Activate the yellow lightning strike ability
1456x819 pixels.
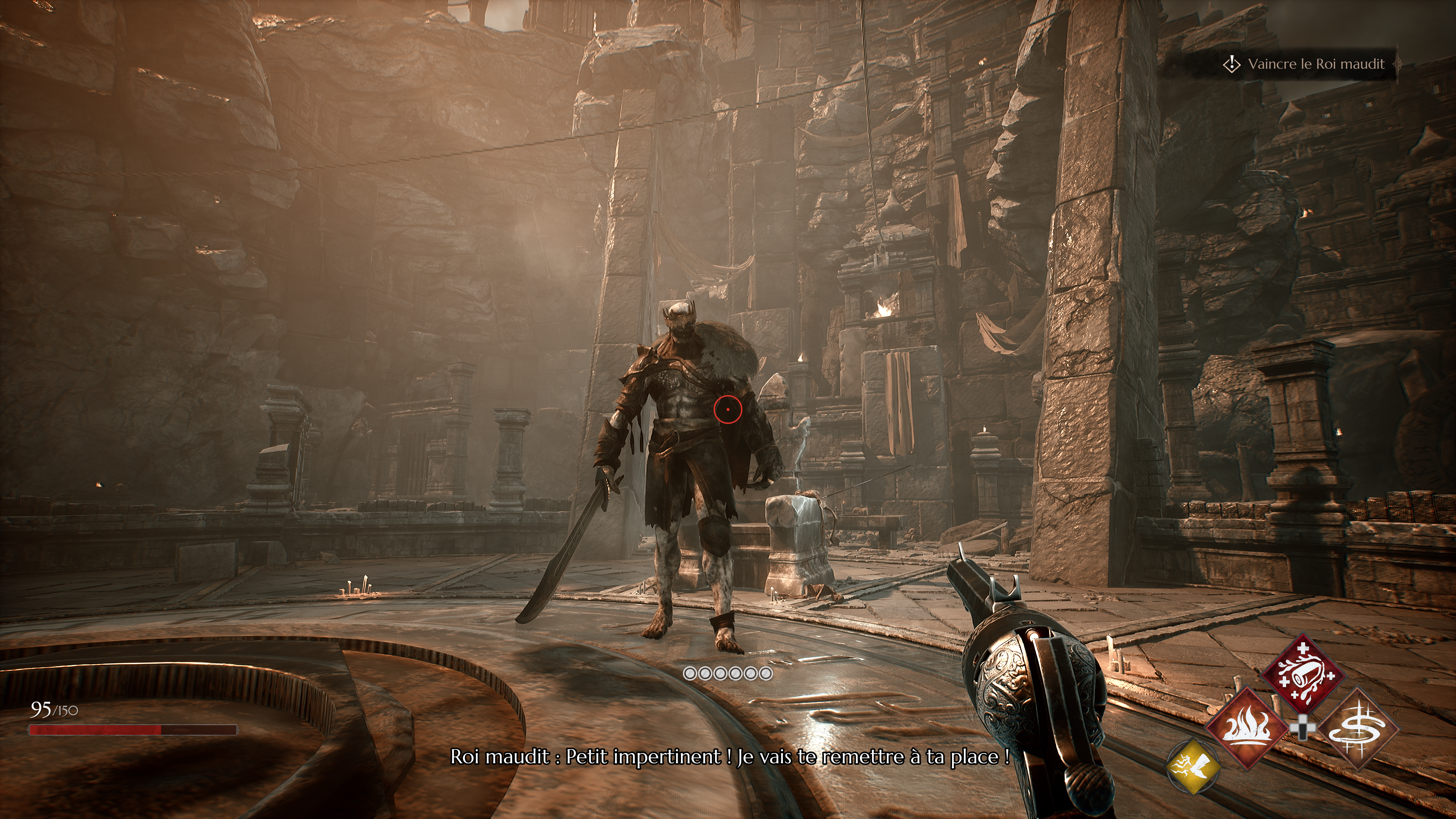(x=1192, y=766)
